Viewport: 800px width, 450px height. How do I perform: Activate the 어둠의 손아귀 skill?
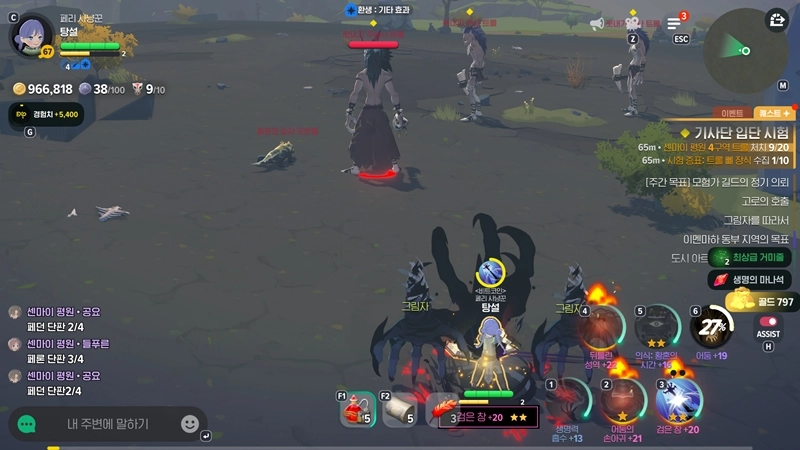point(624,399)
